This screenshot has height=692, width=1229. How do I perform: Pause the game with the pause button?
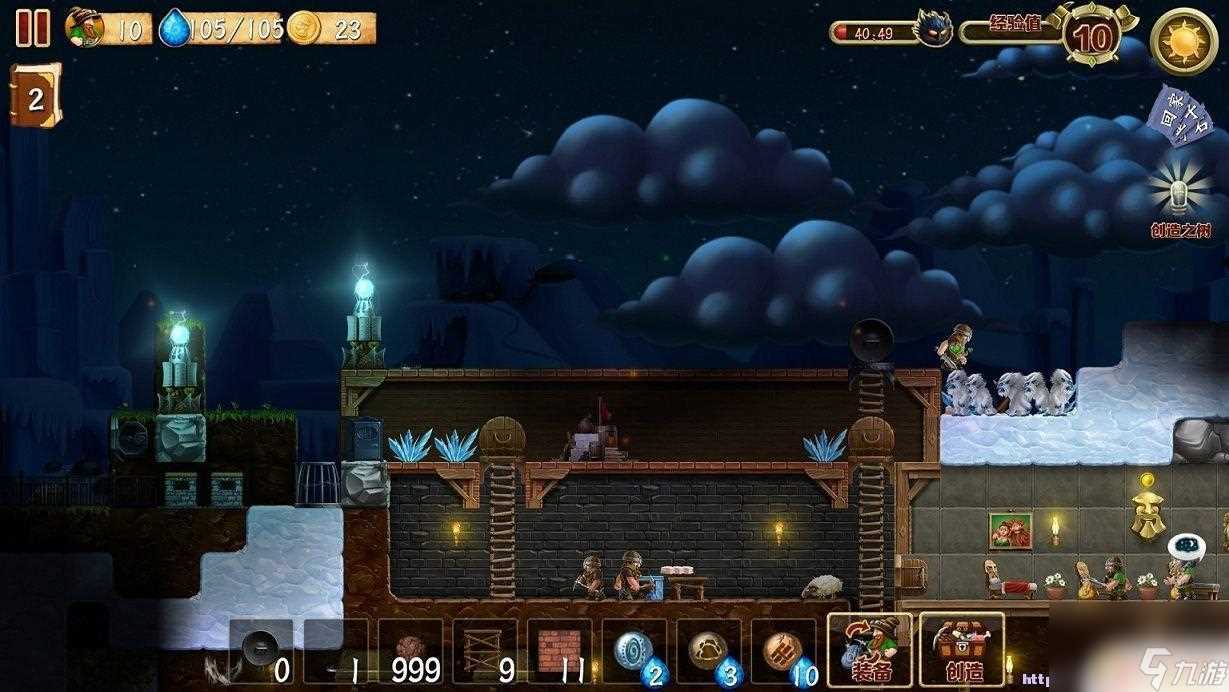pyautogui.click(x=32, y=28)
